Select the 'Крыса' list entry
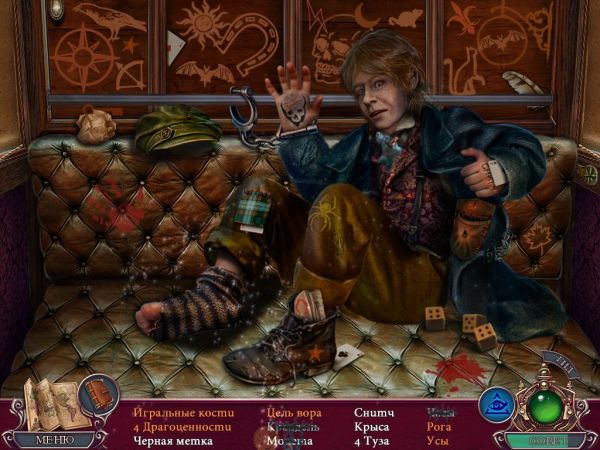The width and height of the screenshot is (600, 450). click(x=372, y=426)
